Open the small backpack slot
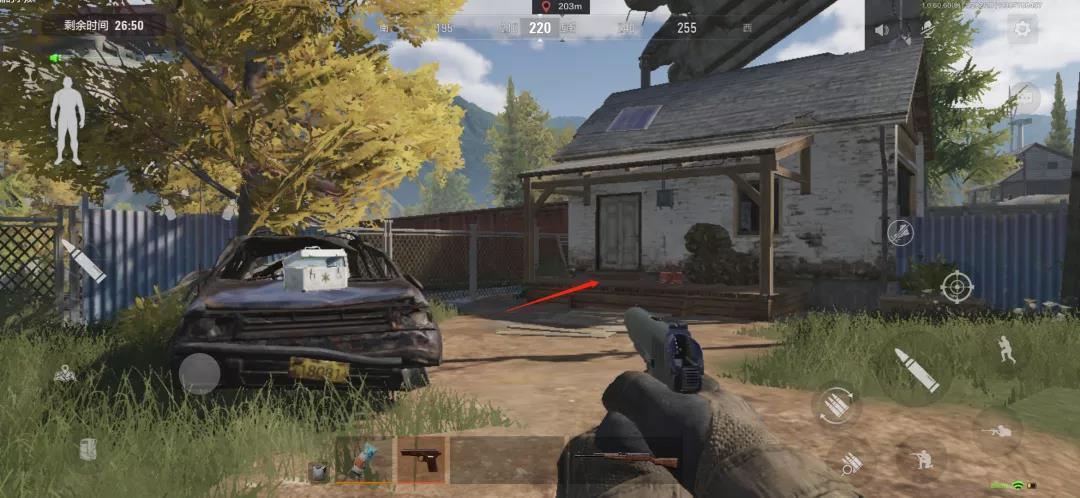This screenshot has width=1080, height=498. 319,471
